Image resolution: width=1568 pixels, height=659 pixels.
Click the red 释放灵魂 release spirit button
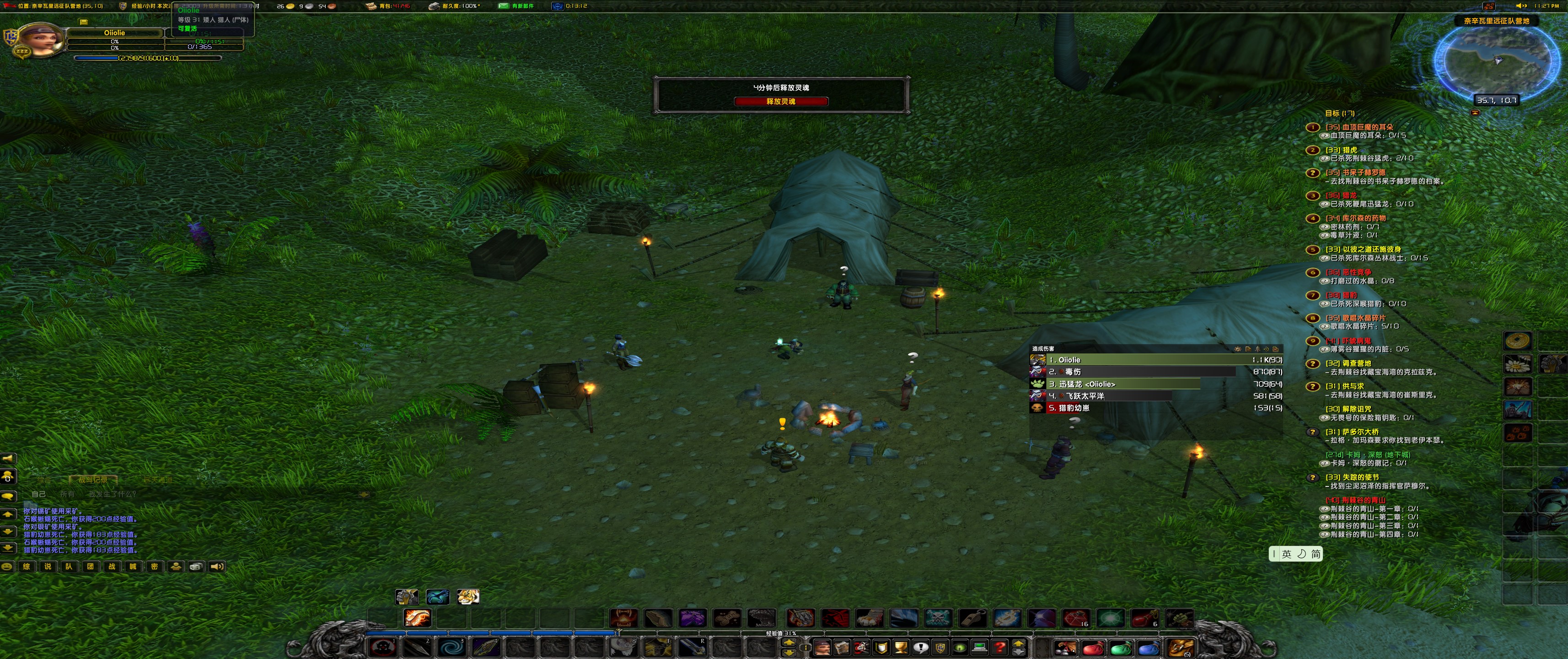(x=780, y=102)
